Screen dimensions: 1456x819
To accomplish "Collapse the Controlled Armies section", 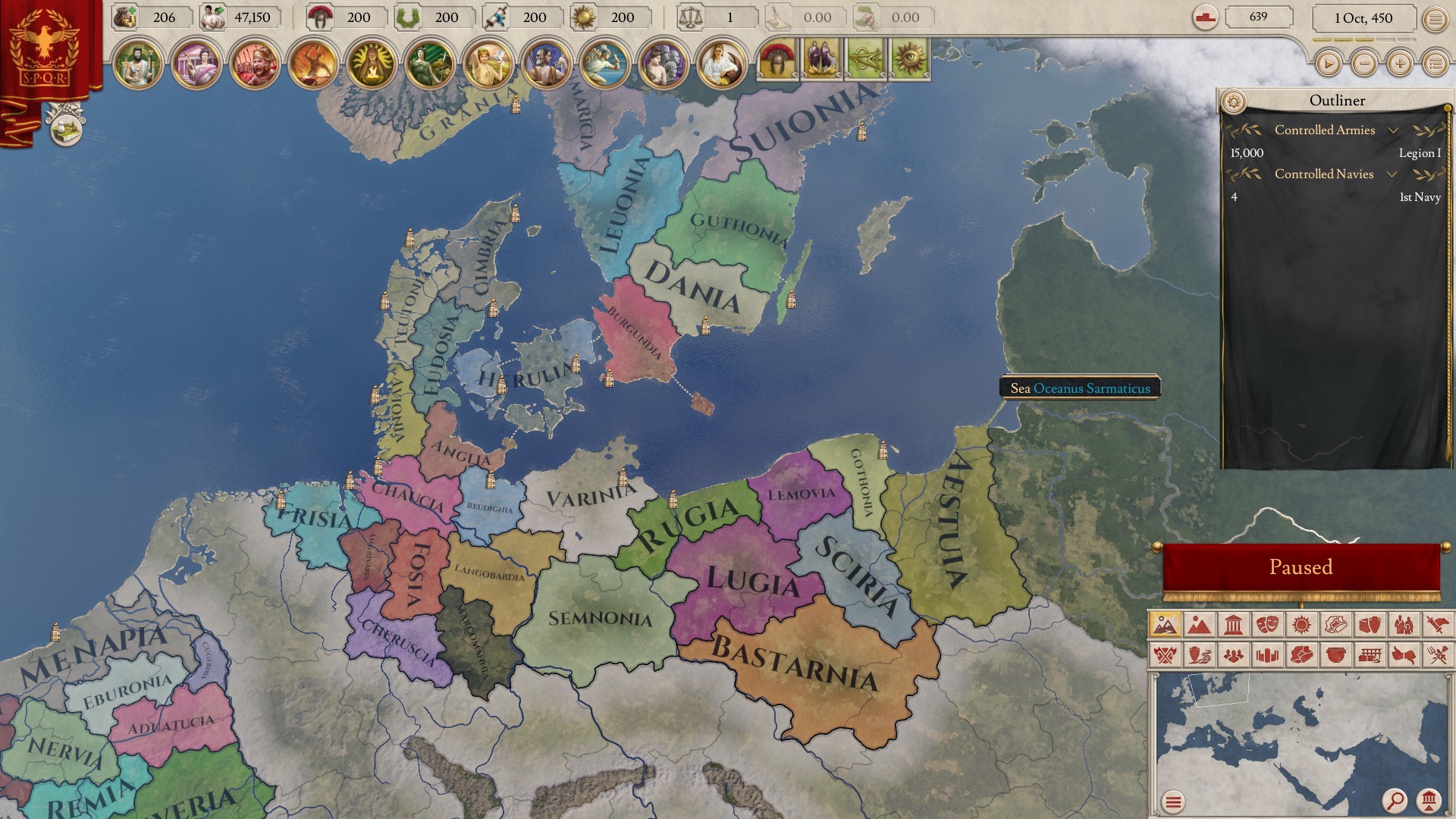I will click(1393, 130).
